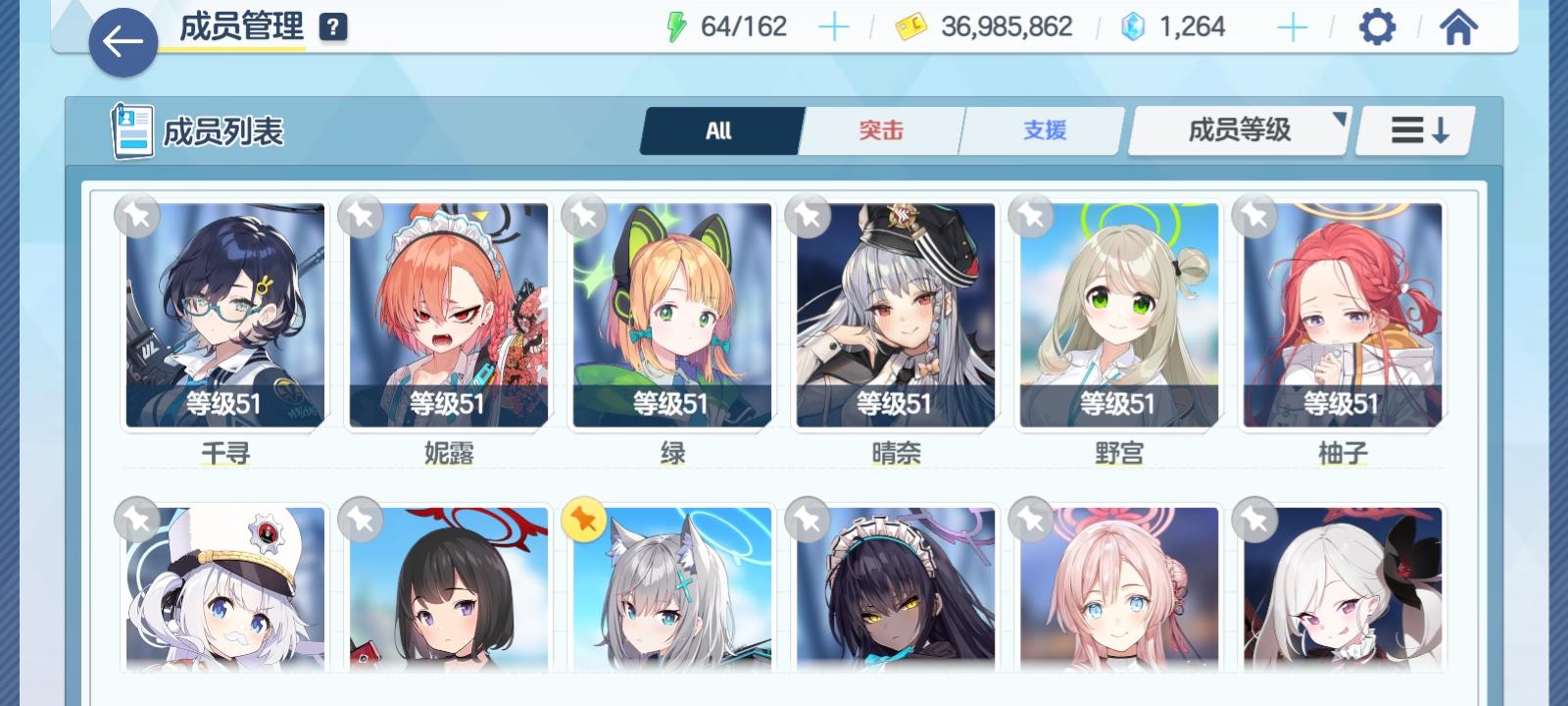Screen dimensions: 1568x706
Task: Click the home icon
Action: click(1458, 26)
